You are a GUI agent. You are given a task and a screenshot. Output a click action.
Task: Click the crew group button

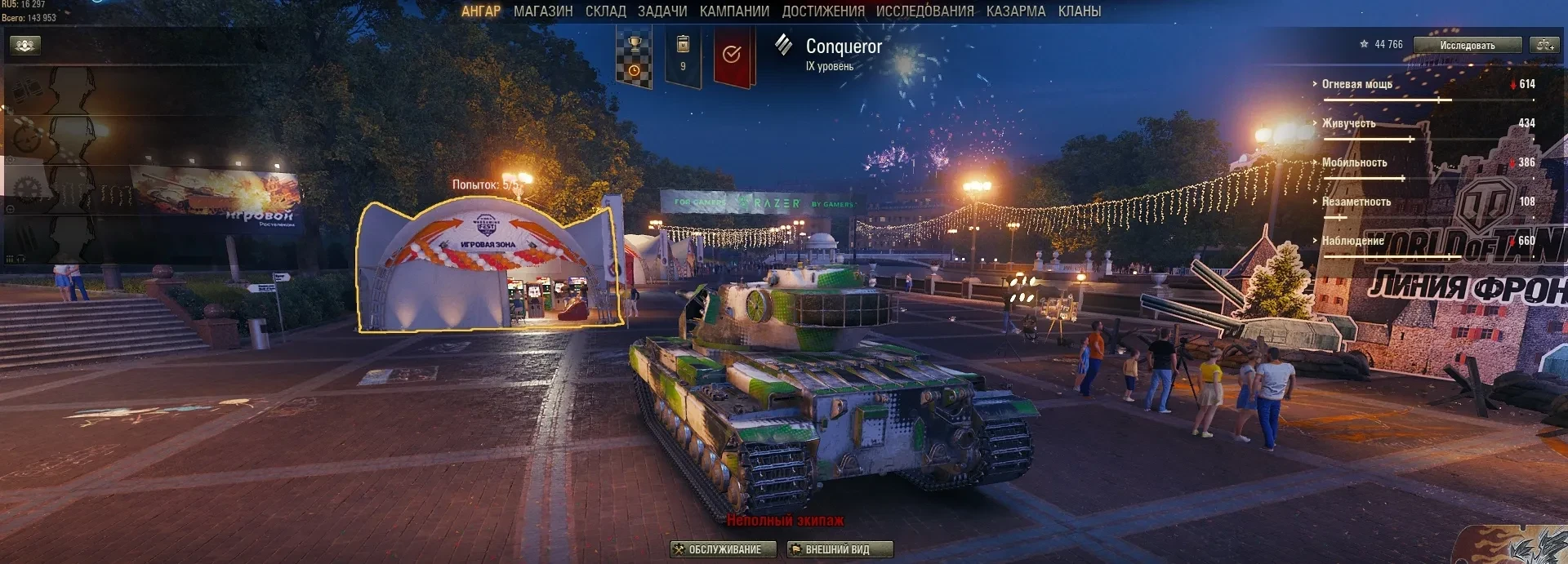(25, 45)
